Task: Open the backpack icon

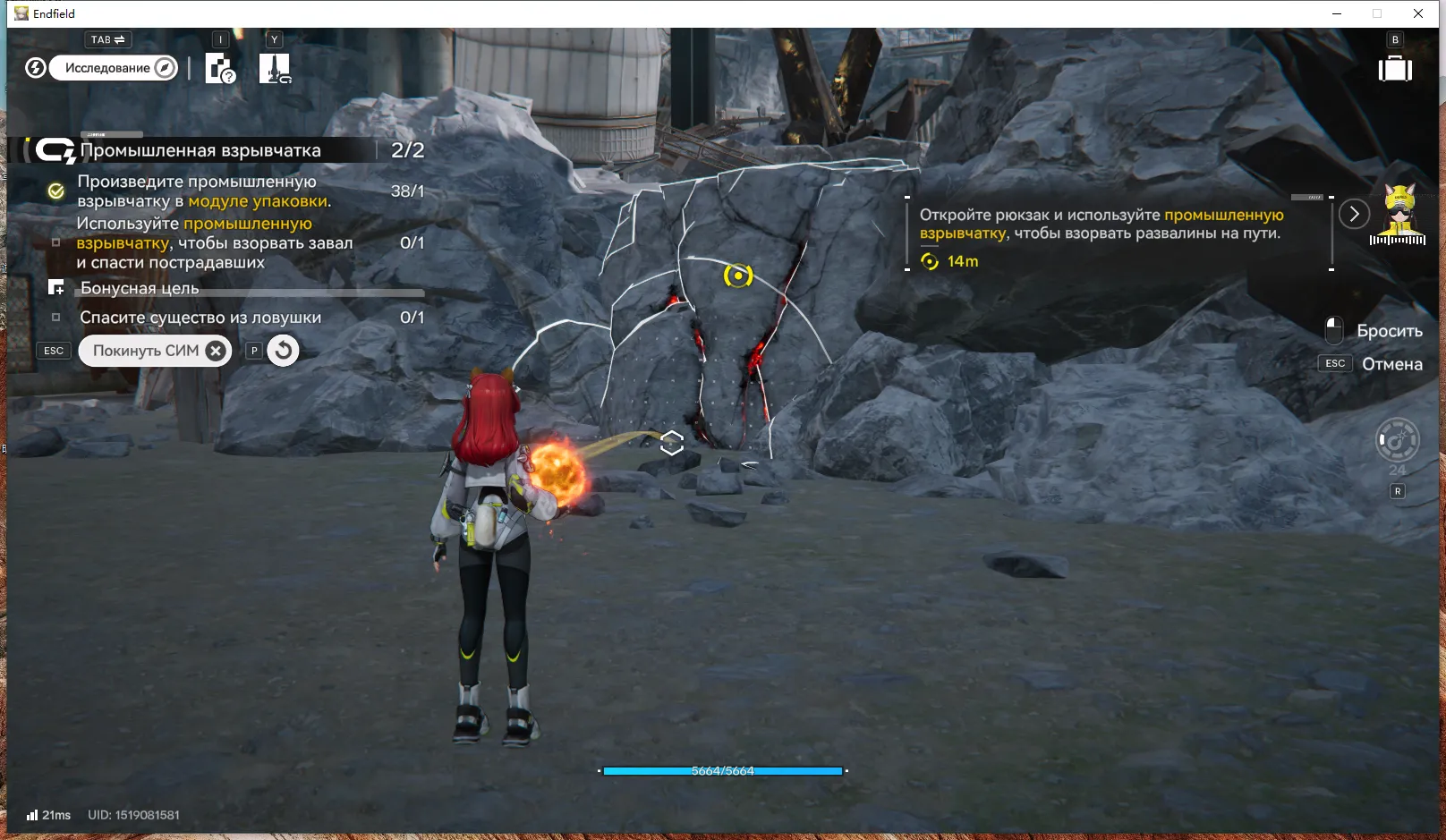Action: (x=1395, y=69)
